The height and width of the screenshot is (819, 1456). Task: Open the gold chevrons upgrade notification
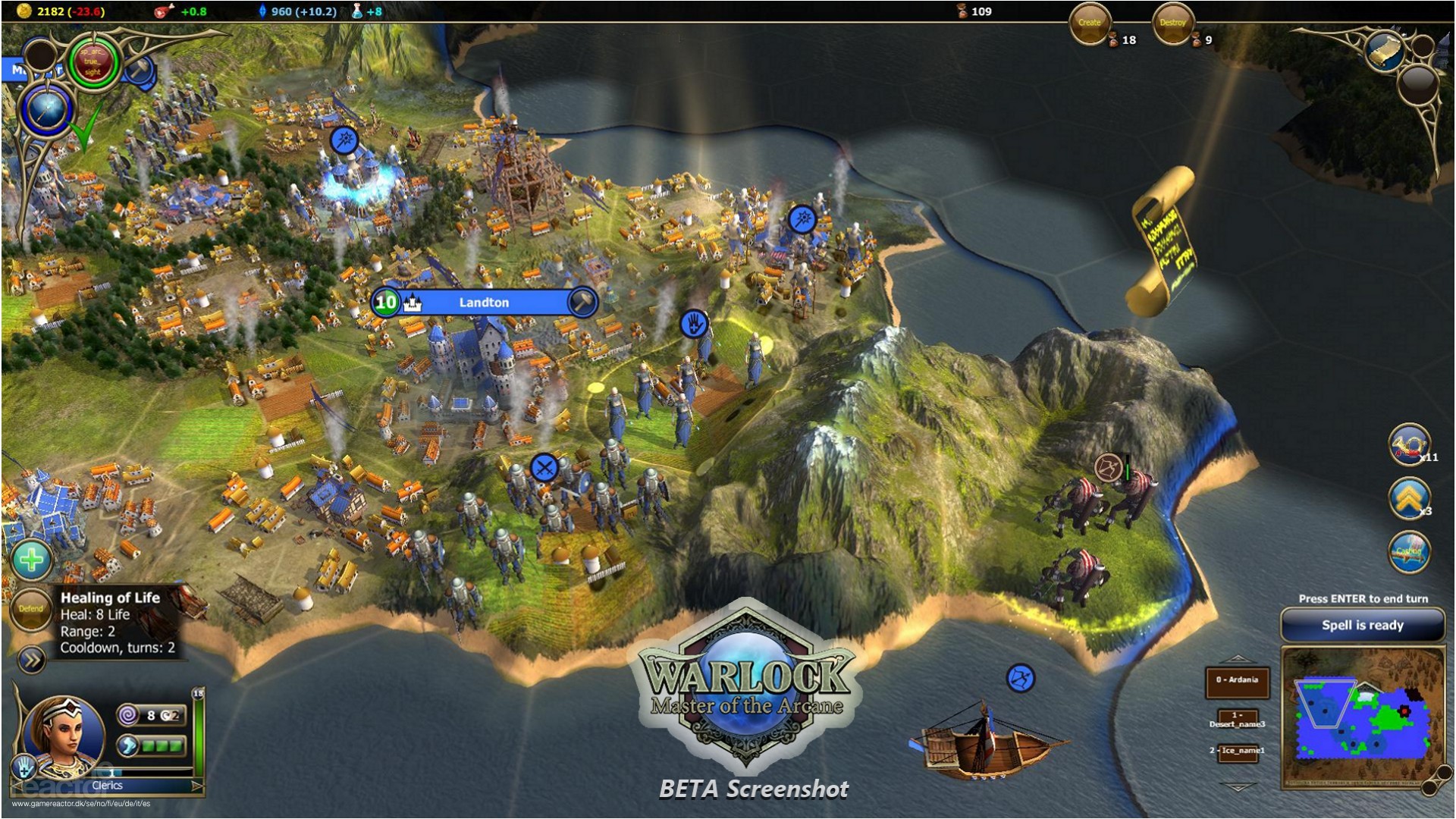[x=1409, y=498]
